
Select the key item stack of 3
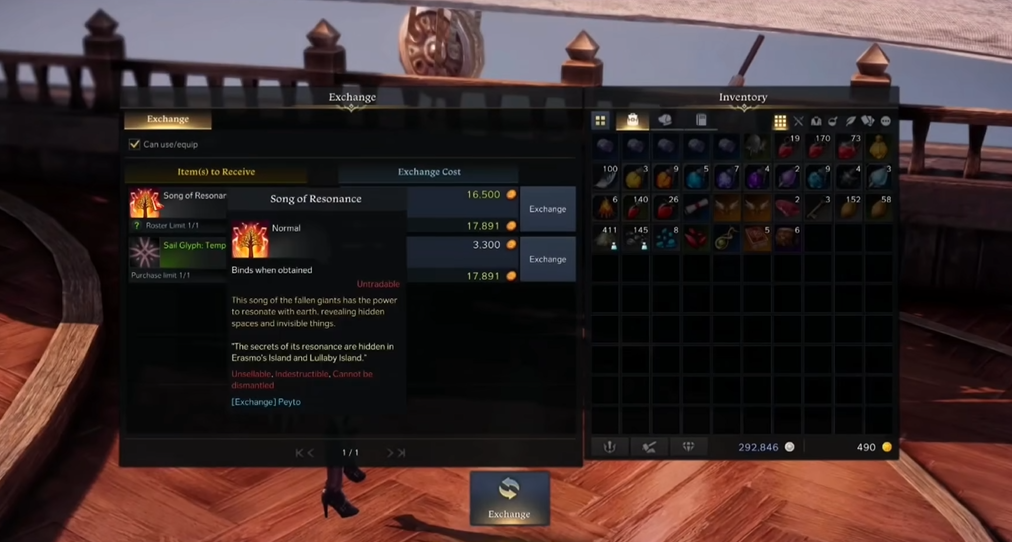point(818,208)
